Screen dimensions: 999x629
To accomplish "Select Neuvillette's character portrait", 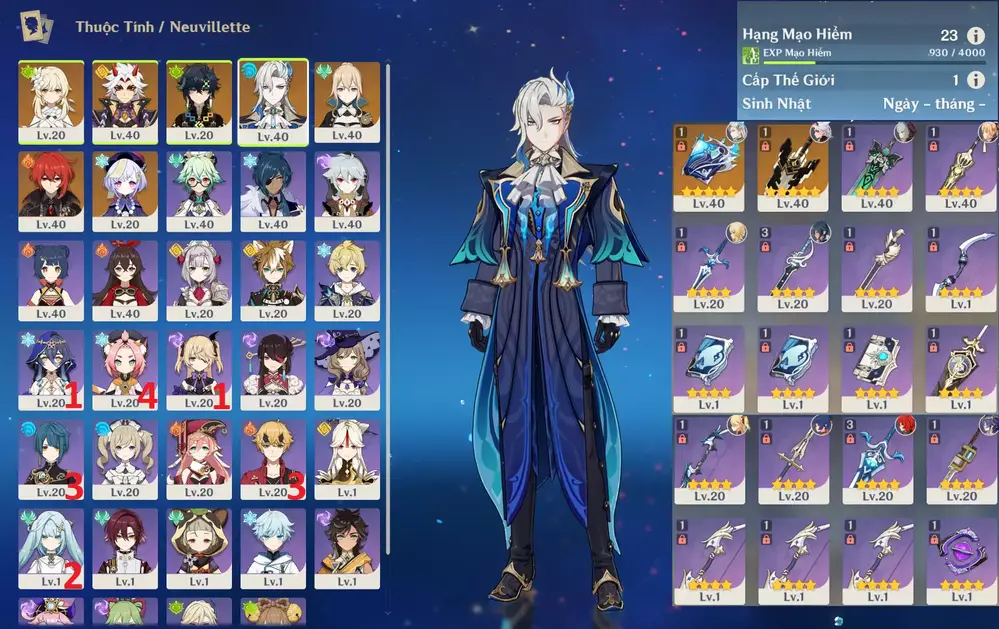I will 273,101.
